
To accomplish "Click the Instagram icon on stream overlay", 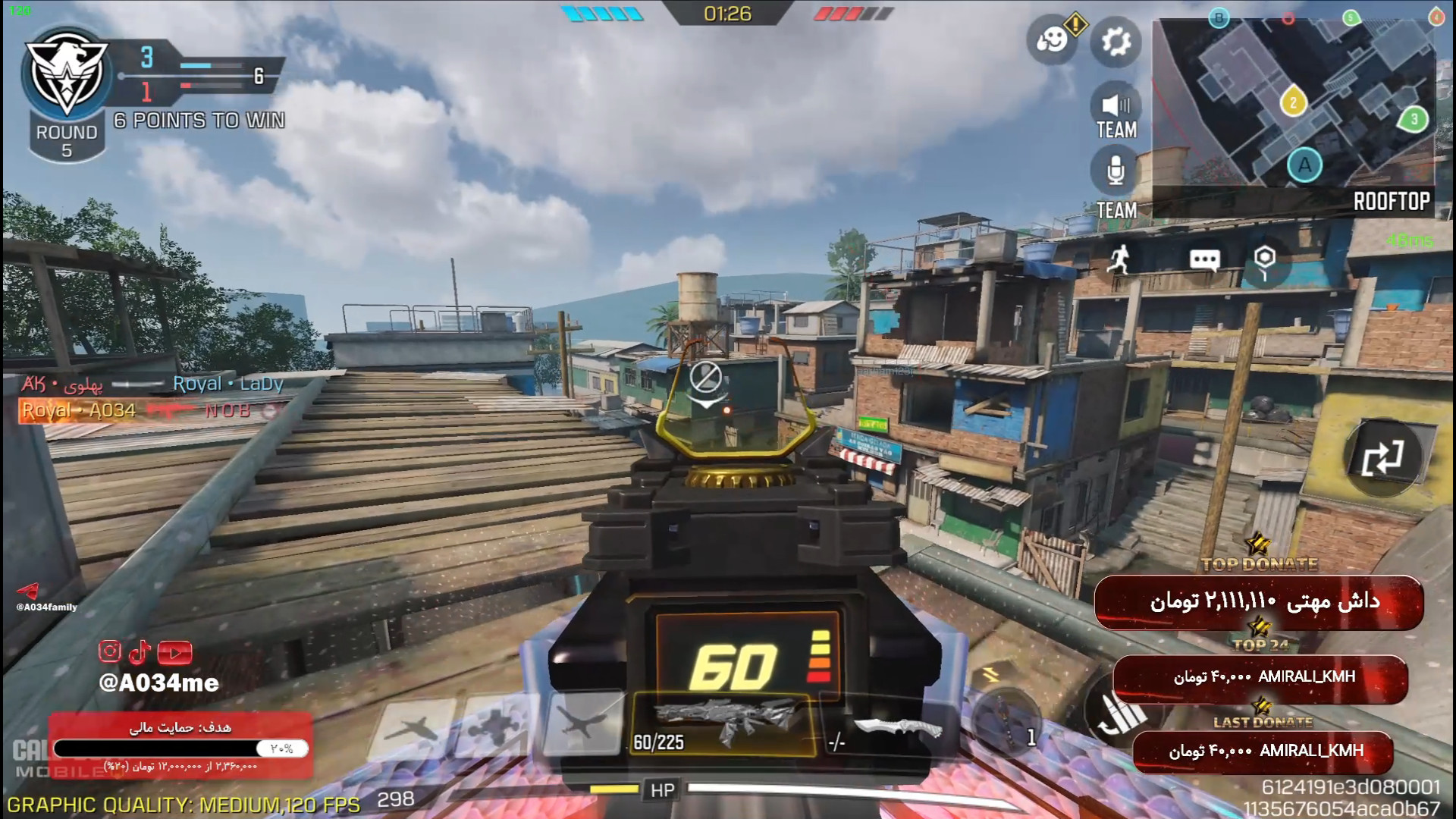I will pyautogui.click(x=109, y=651).
